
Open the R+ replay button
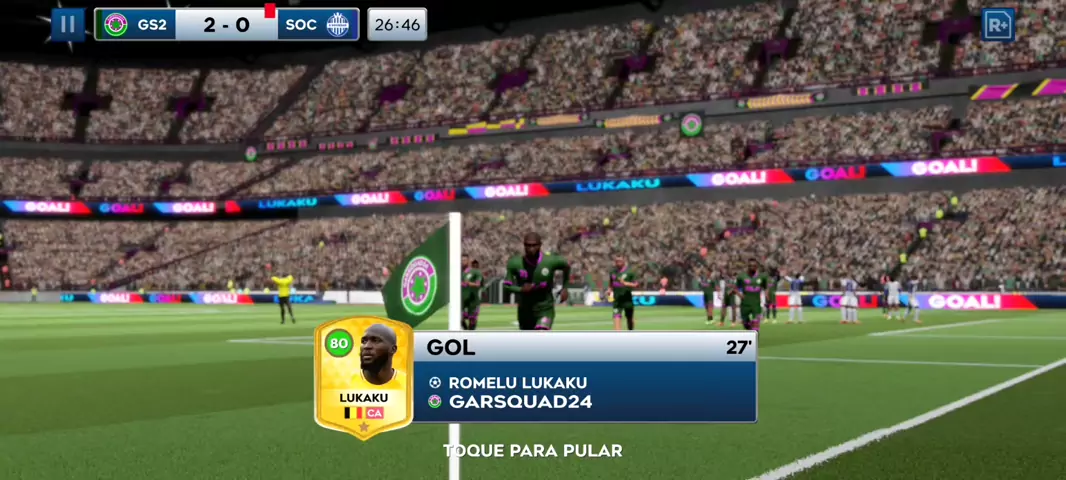[997, 24]
